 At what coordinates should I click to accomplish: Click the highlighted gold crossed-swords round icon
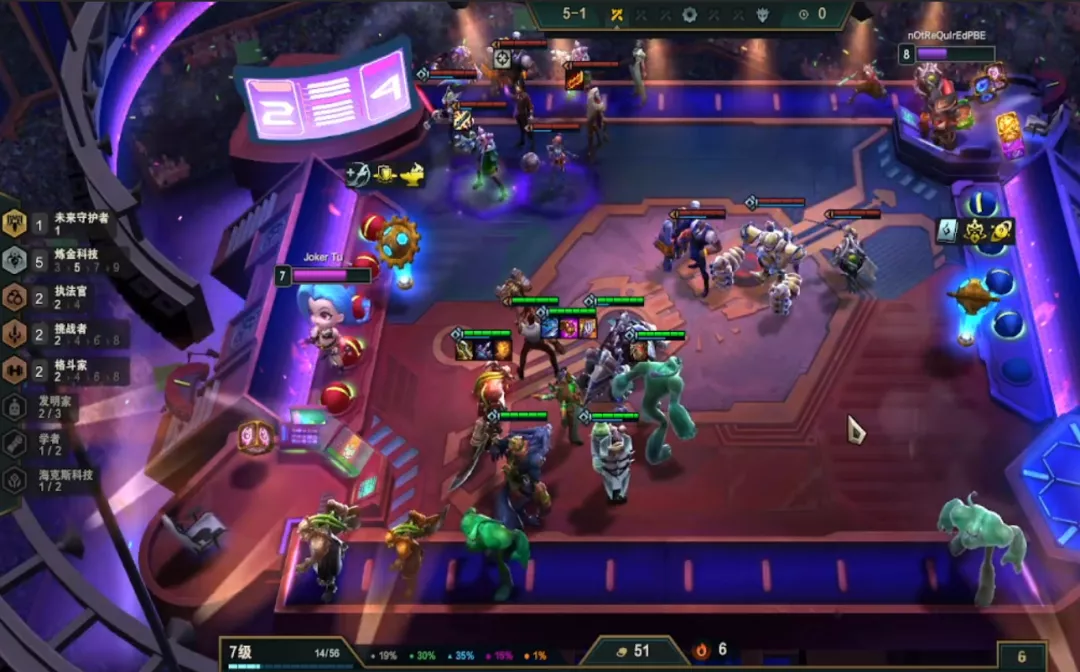tap(617, 15)
